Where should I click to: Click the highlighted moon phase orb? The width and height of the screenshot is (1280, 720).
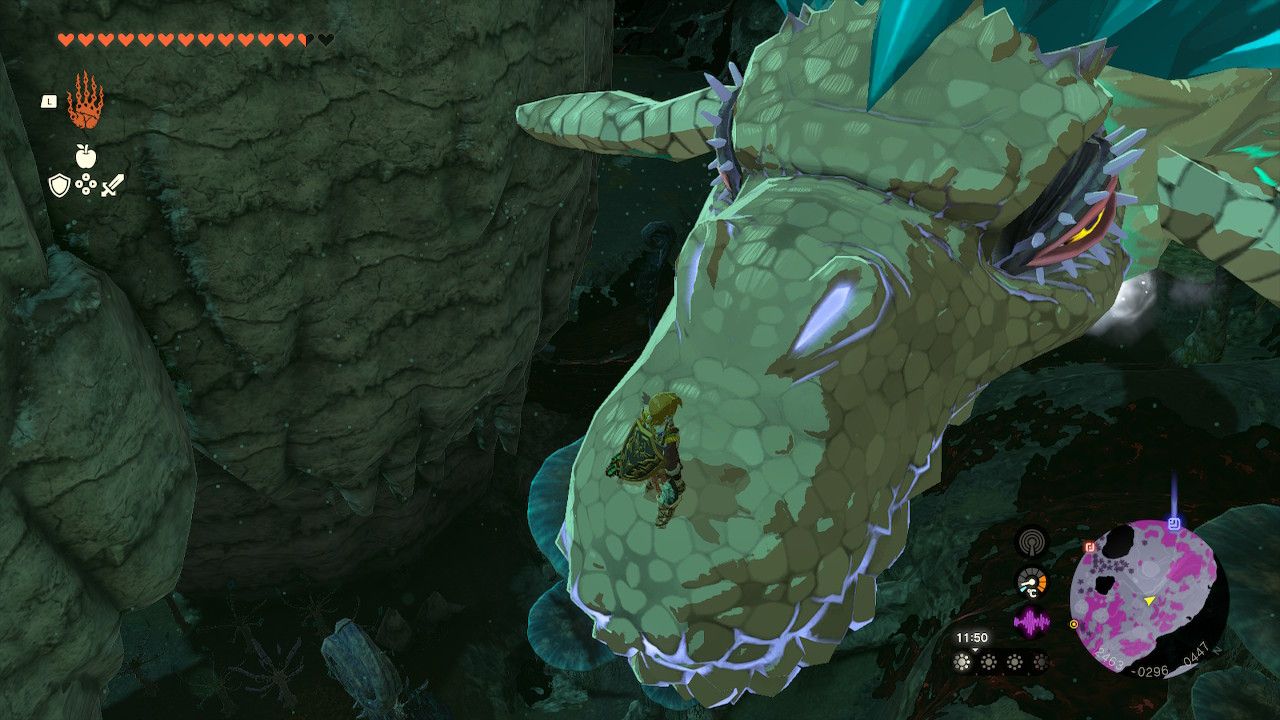click(x=962, y=660)
